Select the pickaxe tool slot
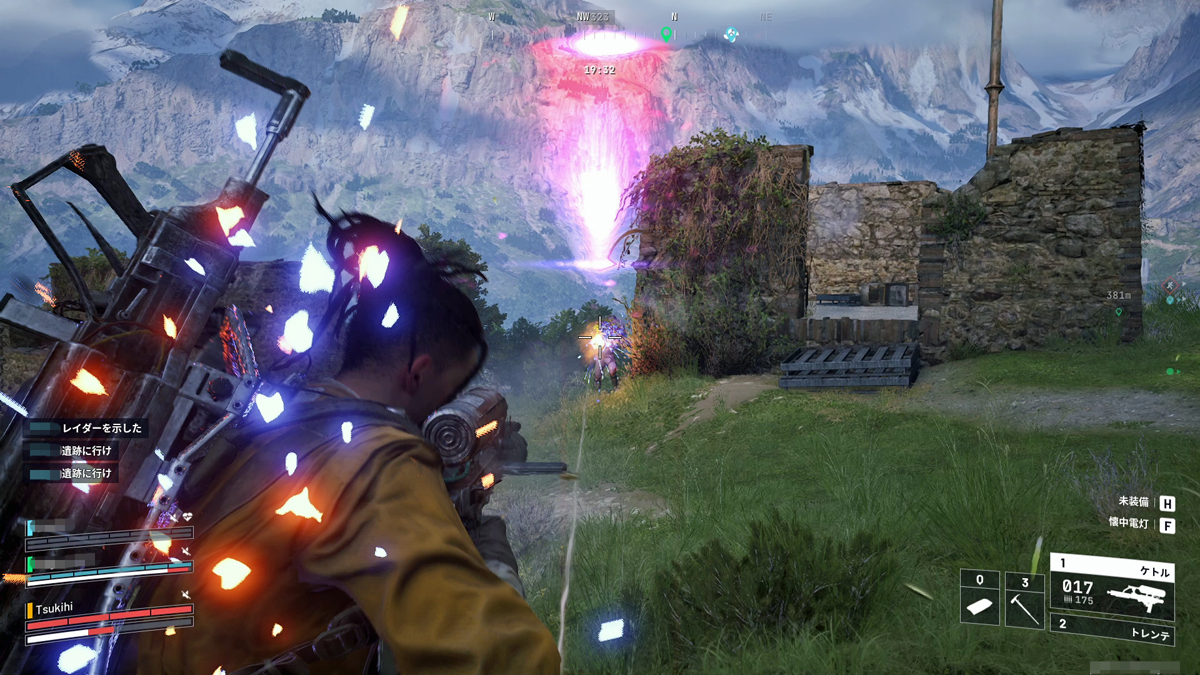 tap(1024, 598)
